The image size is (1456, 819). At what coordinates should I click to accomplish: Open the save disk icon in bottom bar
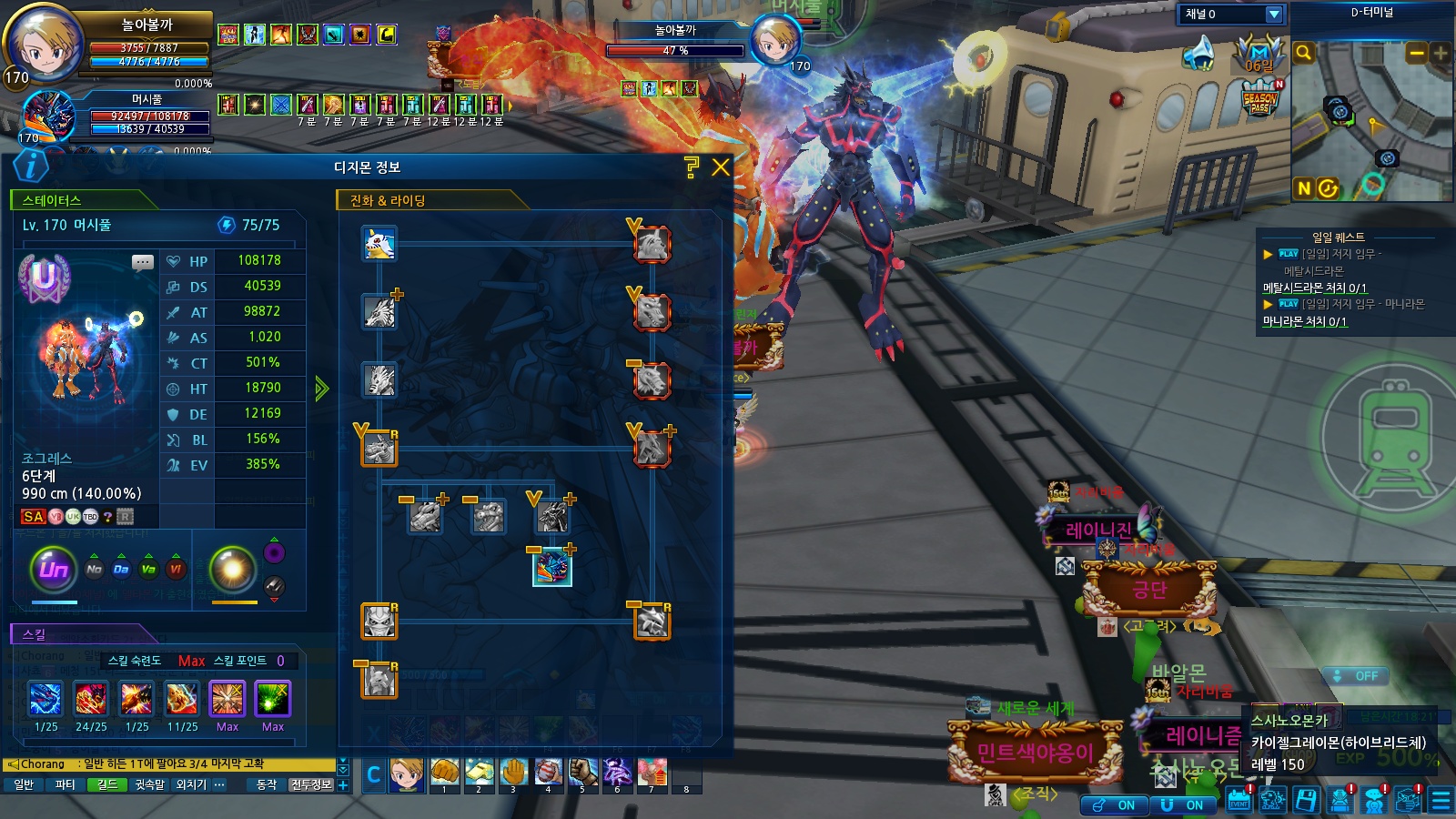tap(1306, 801)
